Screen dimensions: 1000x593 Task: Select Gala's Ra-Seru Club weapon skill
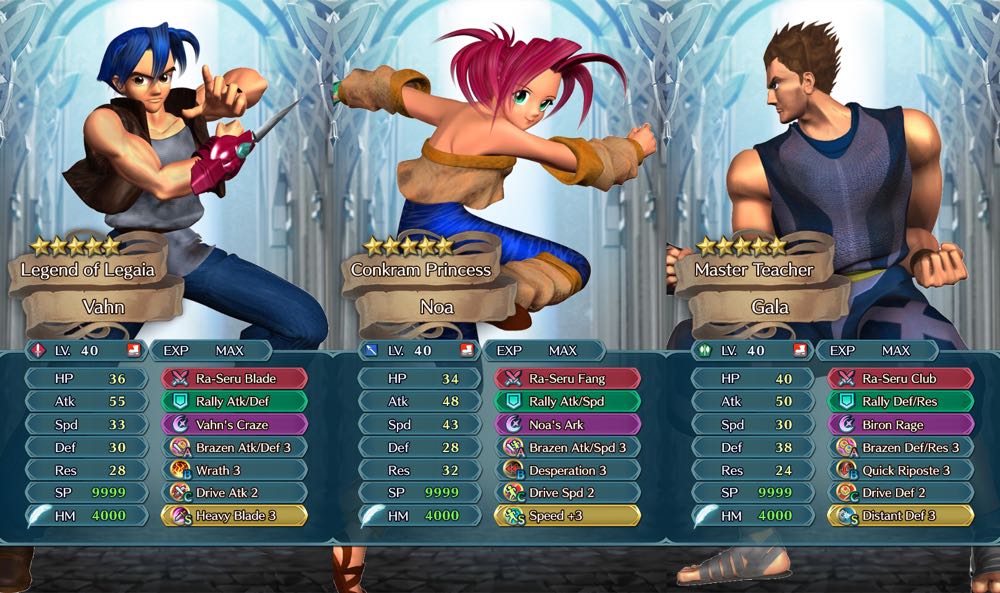pos(901,379)
